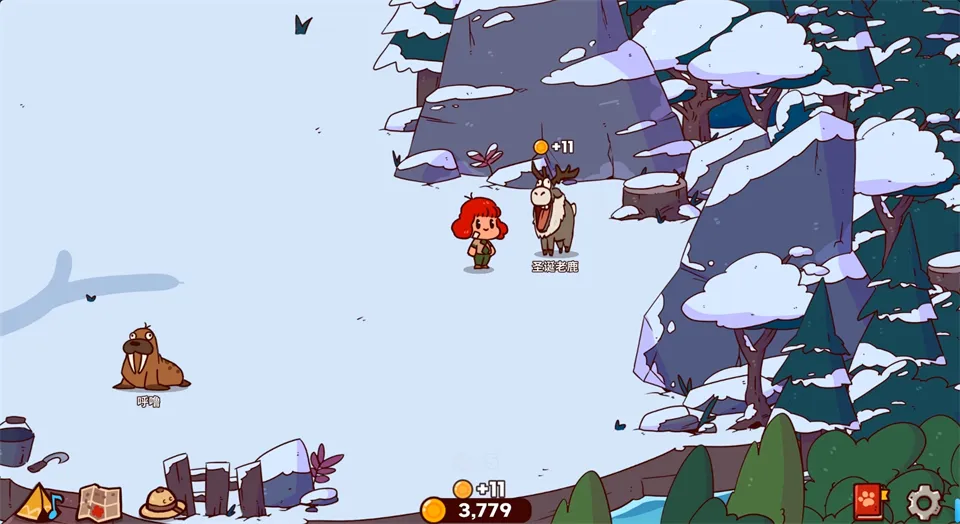This screenshot has height=524, width=960.
Task: Click the explorer hat icon
Action: 162,502
